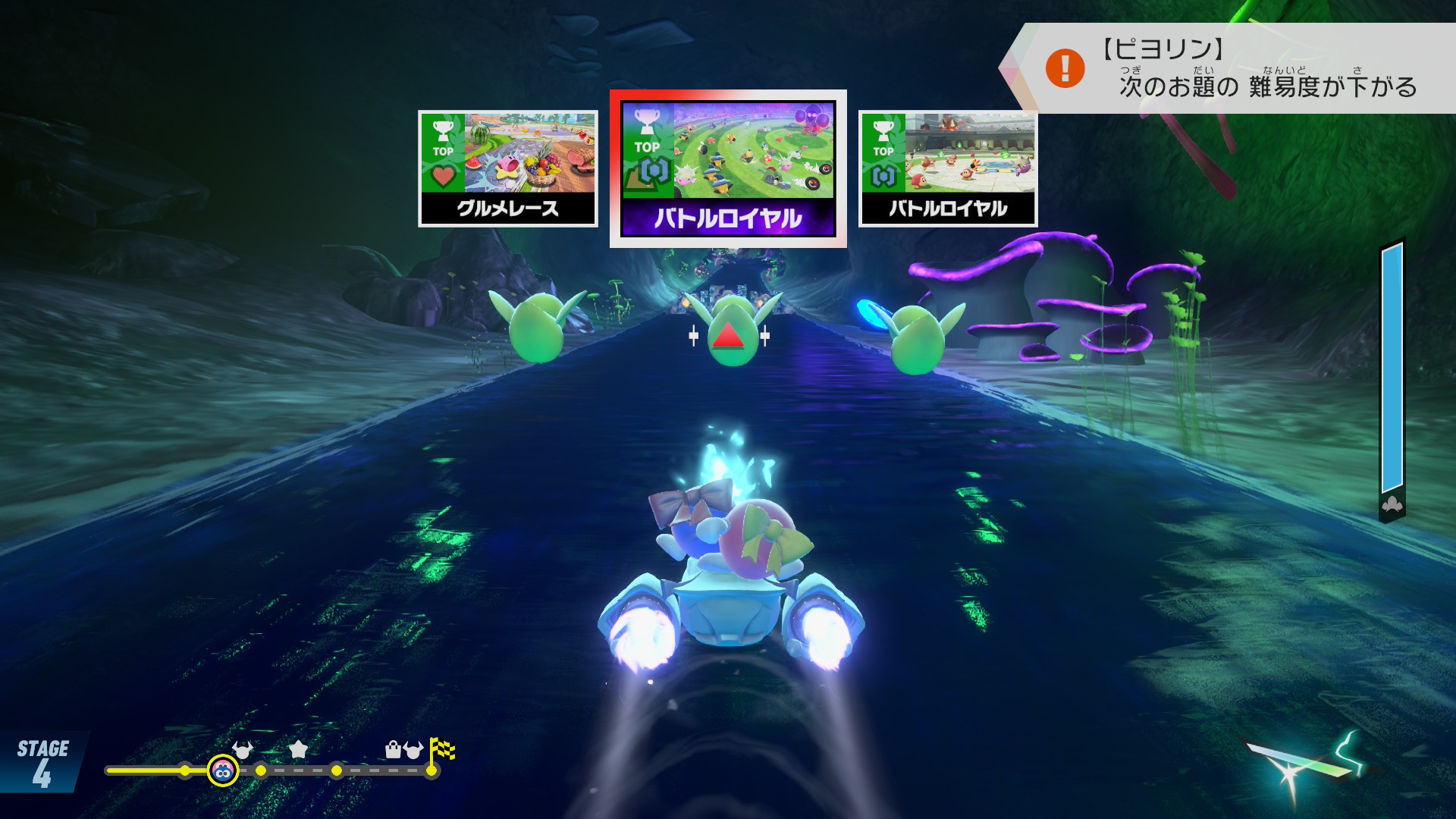Choose the highlighted purple バトルロイヤル card

click(728, 168)
